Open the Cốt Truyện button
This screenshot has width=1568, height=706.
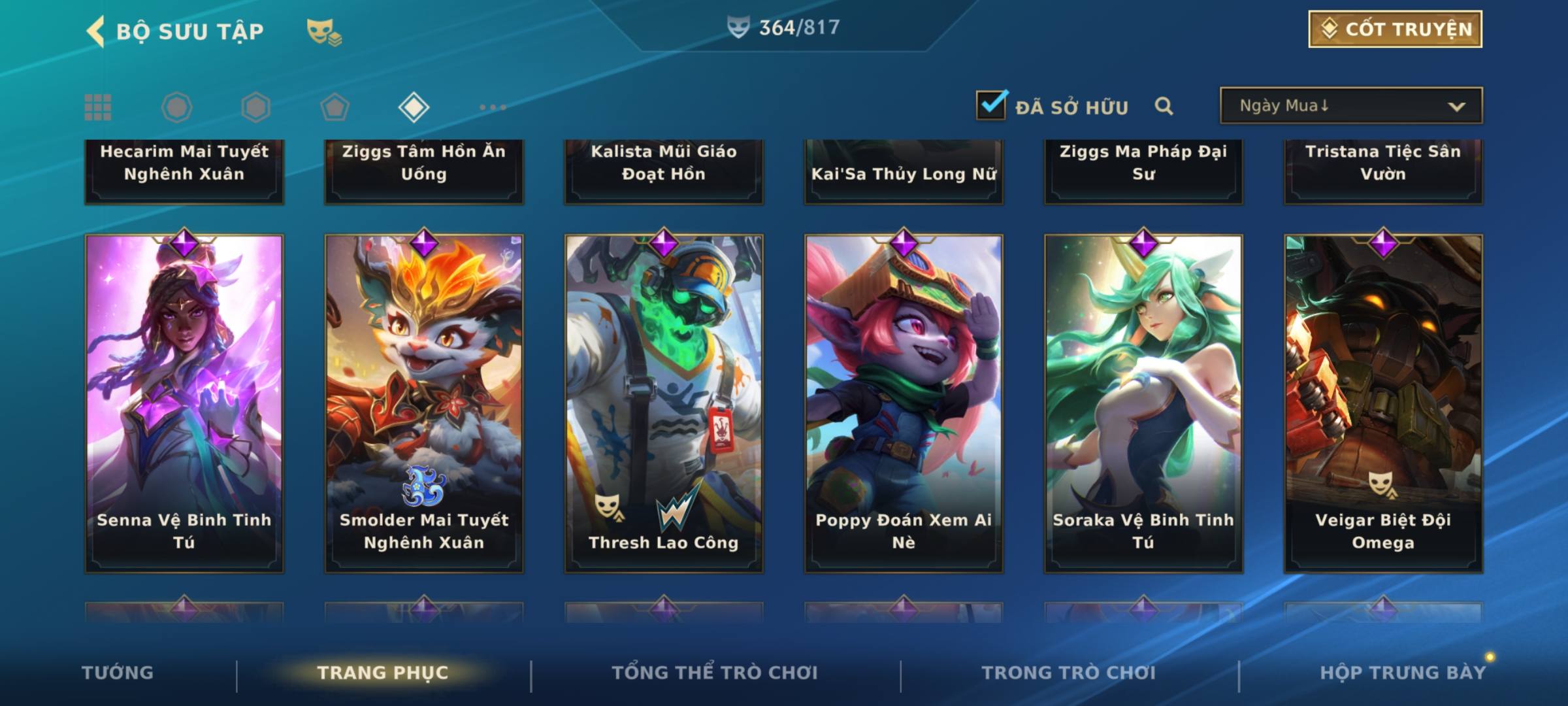1395,29
